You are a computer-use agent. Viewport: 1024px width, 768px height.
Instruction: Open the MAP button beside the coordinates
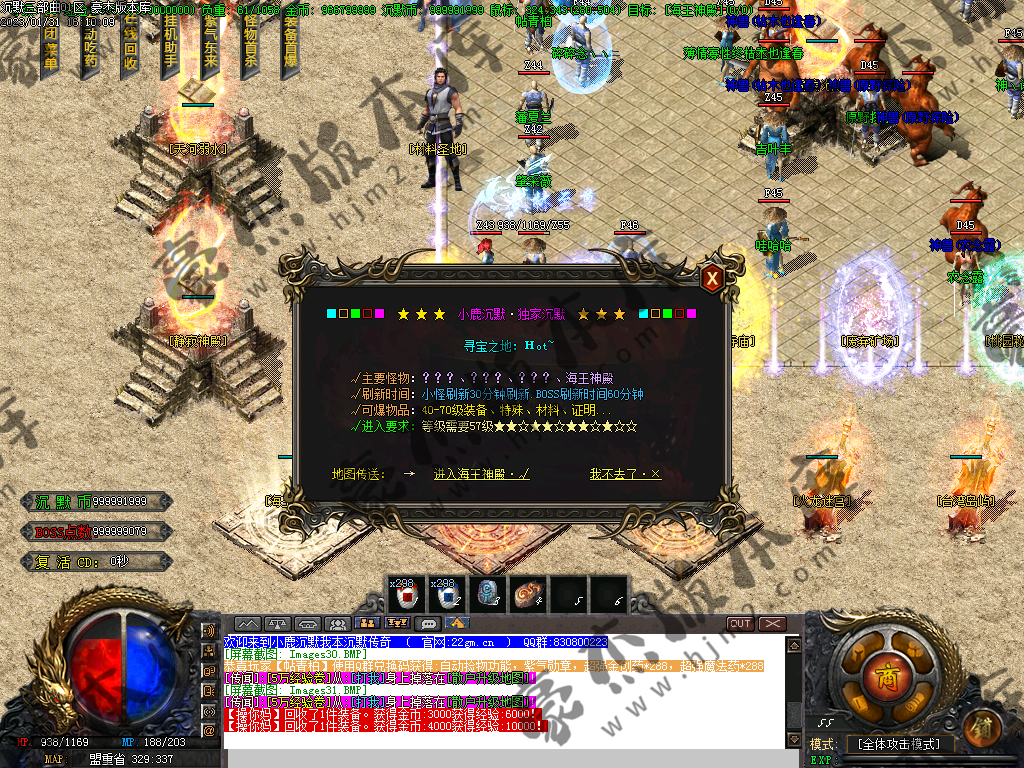coord(53,760)
